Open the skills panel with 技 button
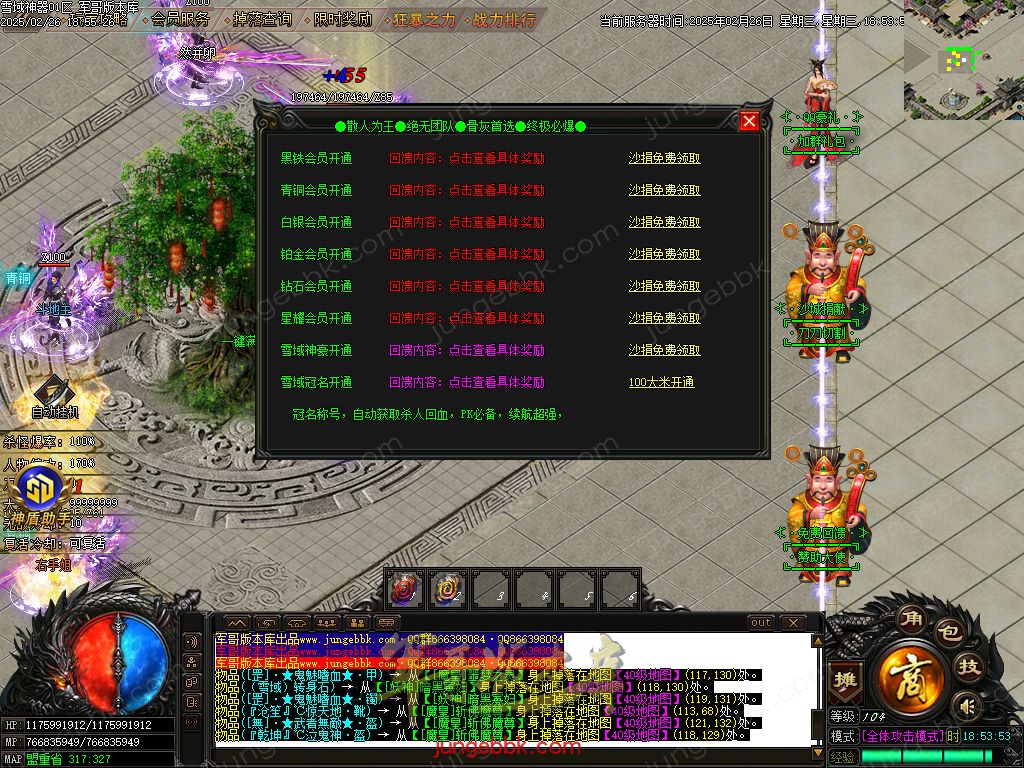Image resolution: width=1024 pixels, height=768 pixels. (x=969, y=667)
